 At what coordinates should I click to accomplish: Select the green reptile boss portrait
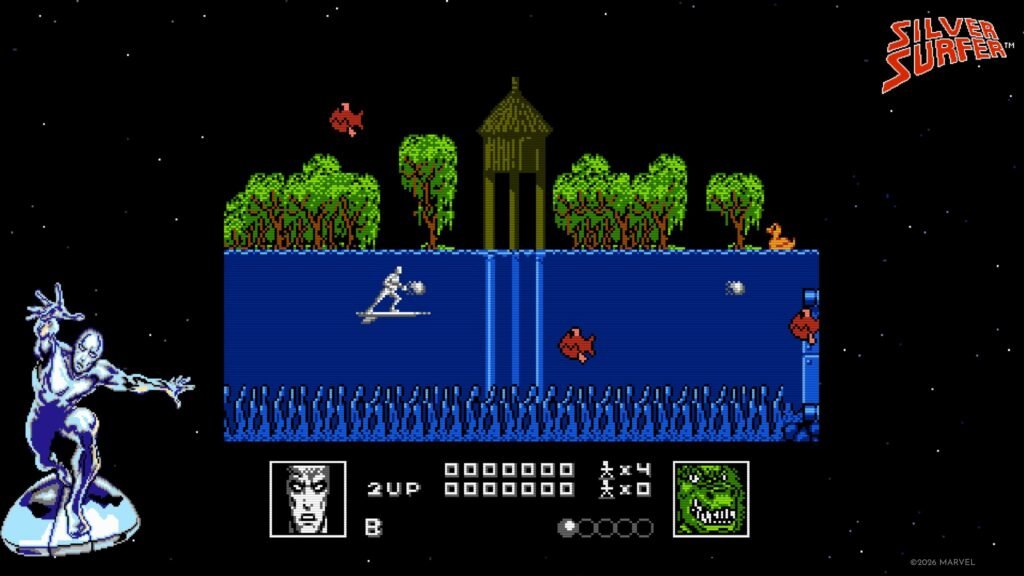click(711, 498)
